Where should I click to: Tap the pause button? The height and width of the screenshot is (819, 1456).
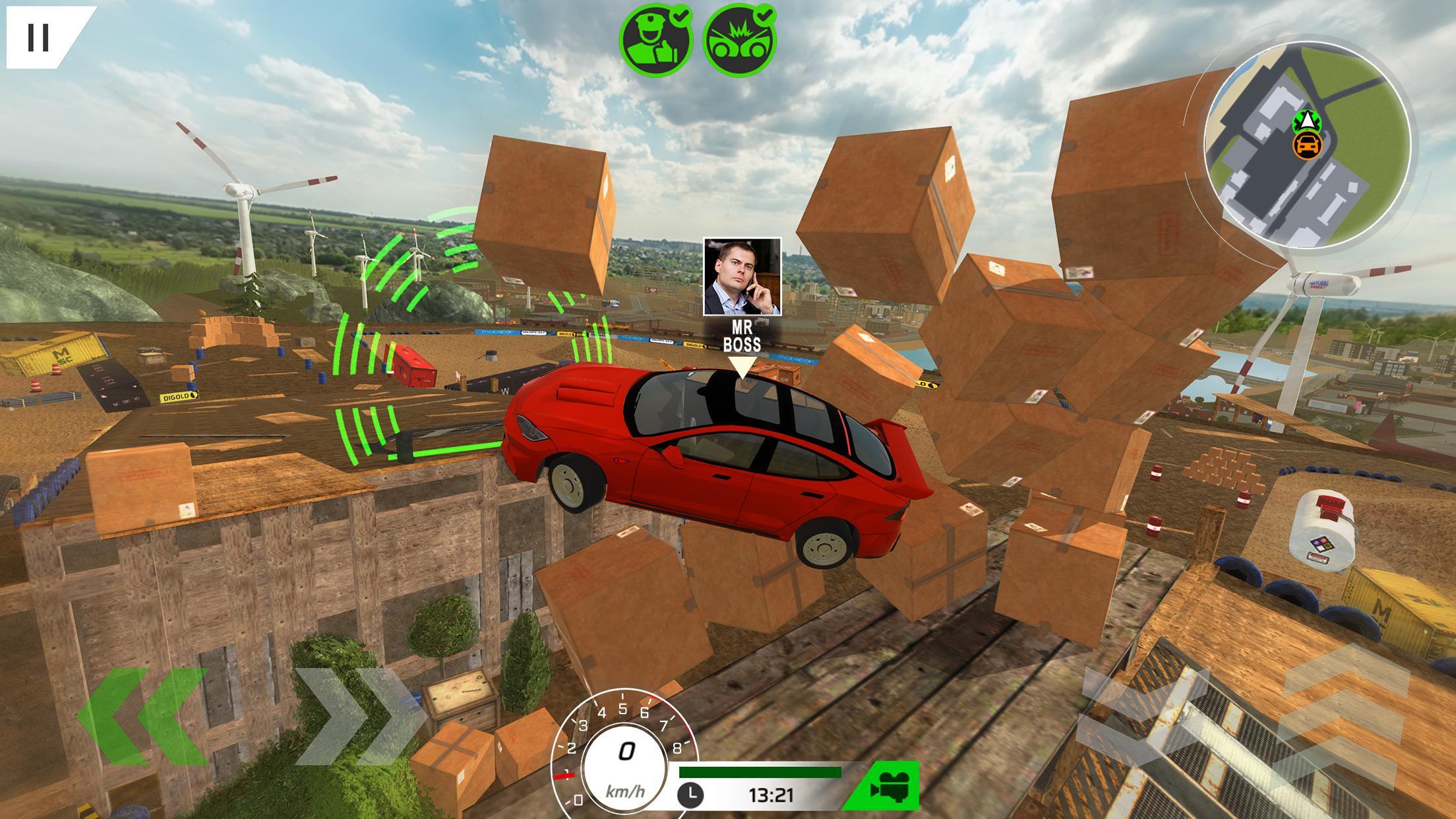point(40,38)
